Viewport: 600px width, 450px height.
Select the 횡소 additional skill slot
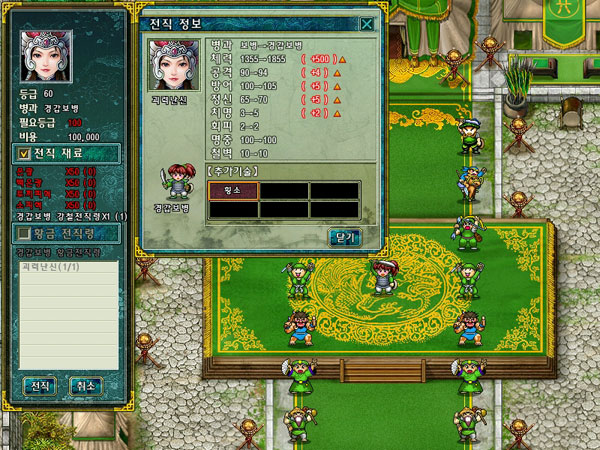click(233, 190)
